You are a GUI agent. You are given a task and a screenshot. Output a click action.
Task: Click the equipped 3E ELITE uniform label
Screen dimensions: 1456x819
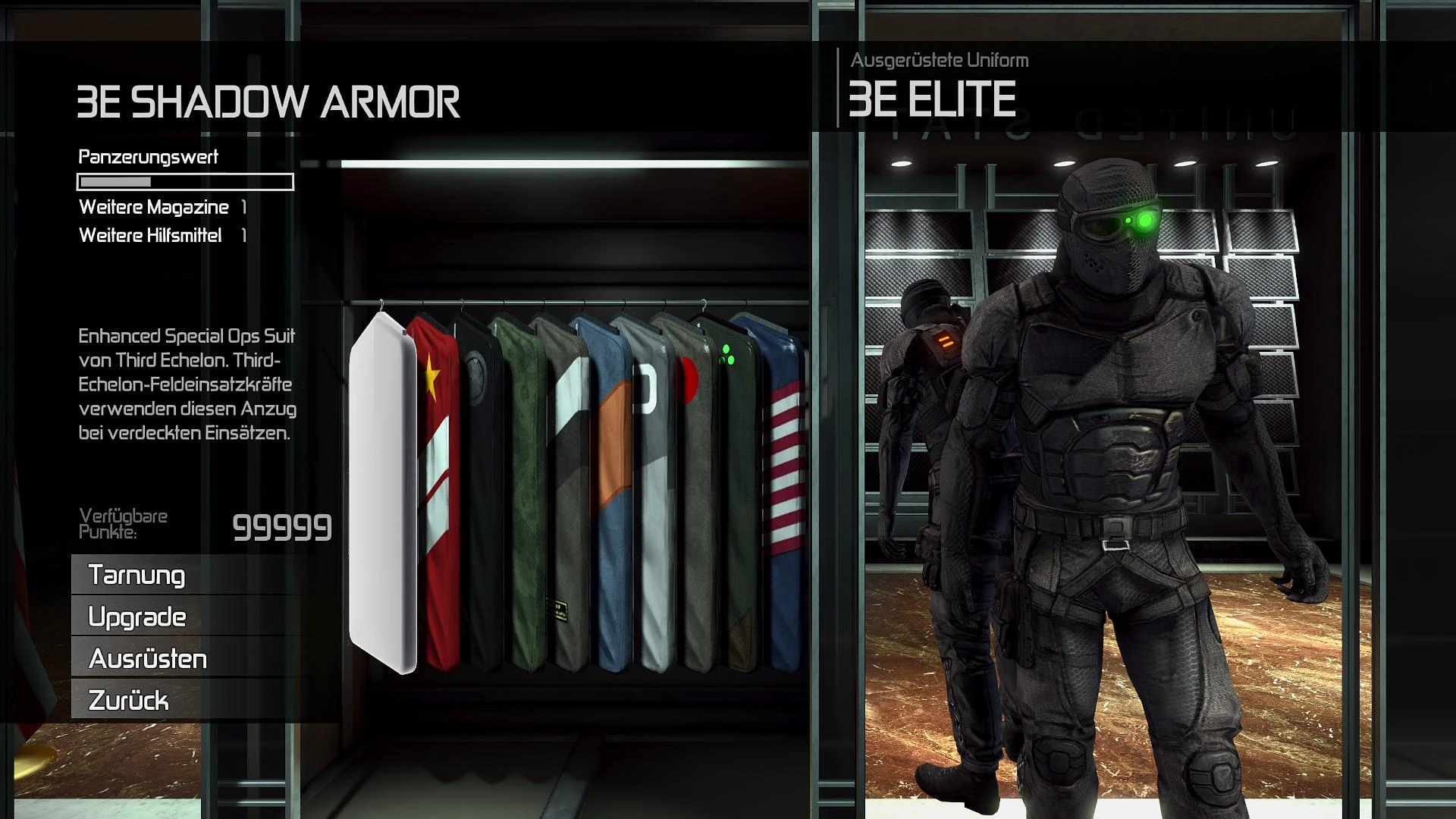click(x=934, y=99)
